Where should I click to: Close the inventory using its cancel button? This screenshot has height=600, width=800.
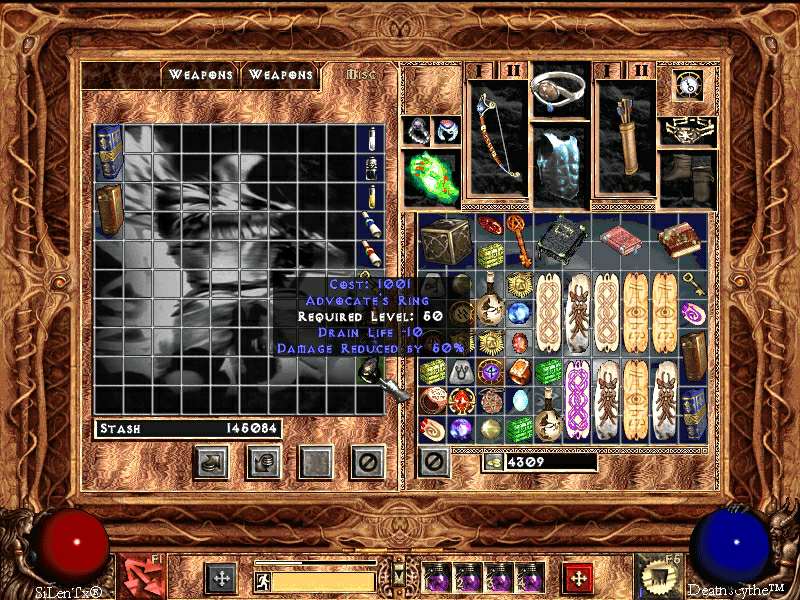(x=433, y=462)
